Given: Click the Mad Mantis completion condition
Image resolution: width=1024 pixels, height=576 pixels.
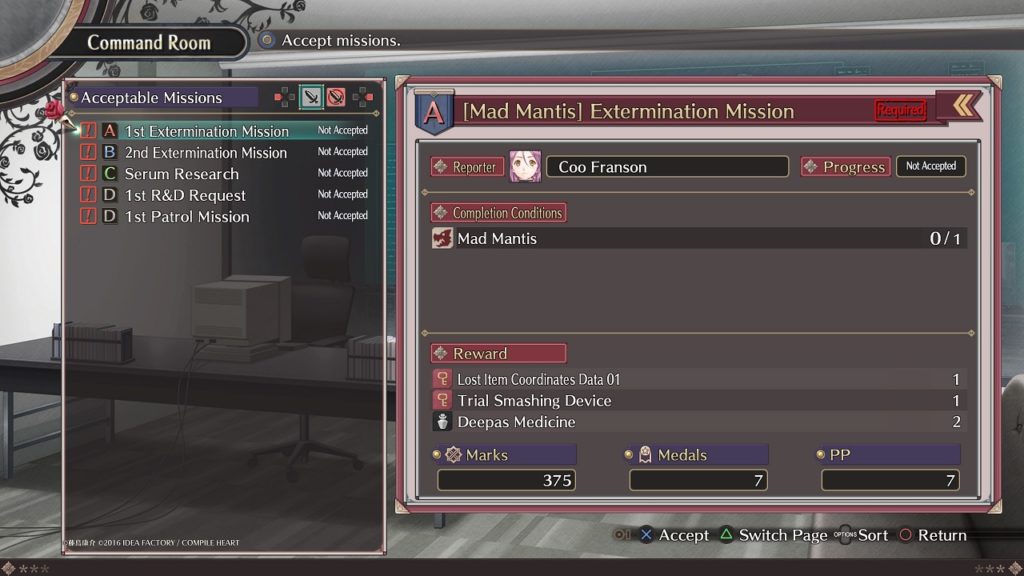Looking at the screenshot, I should [497, 238].
